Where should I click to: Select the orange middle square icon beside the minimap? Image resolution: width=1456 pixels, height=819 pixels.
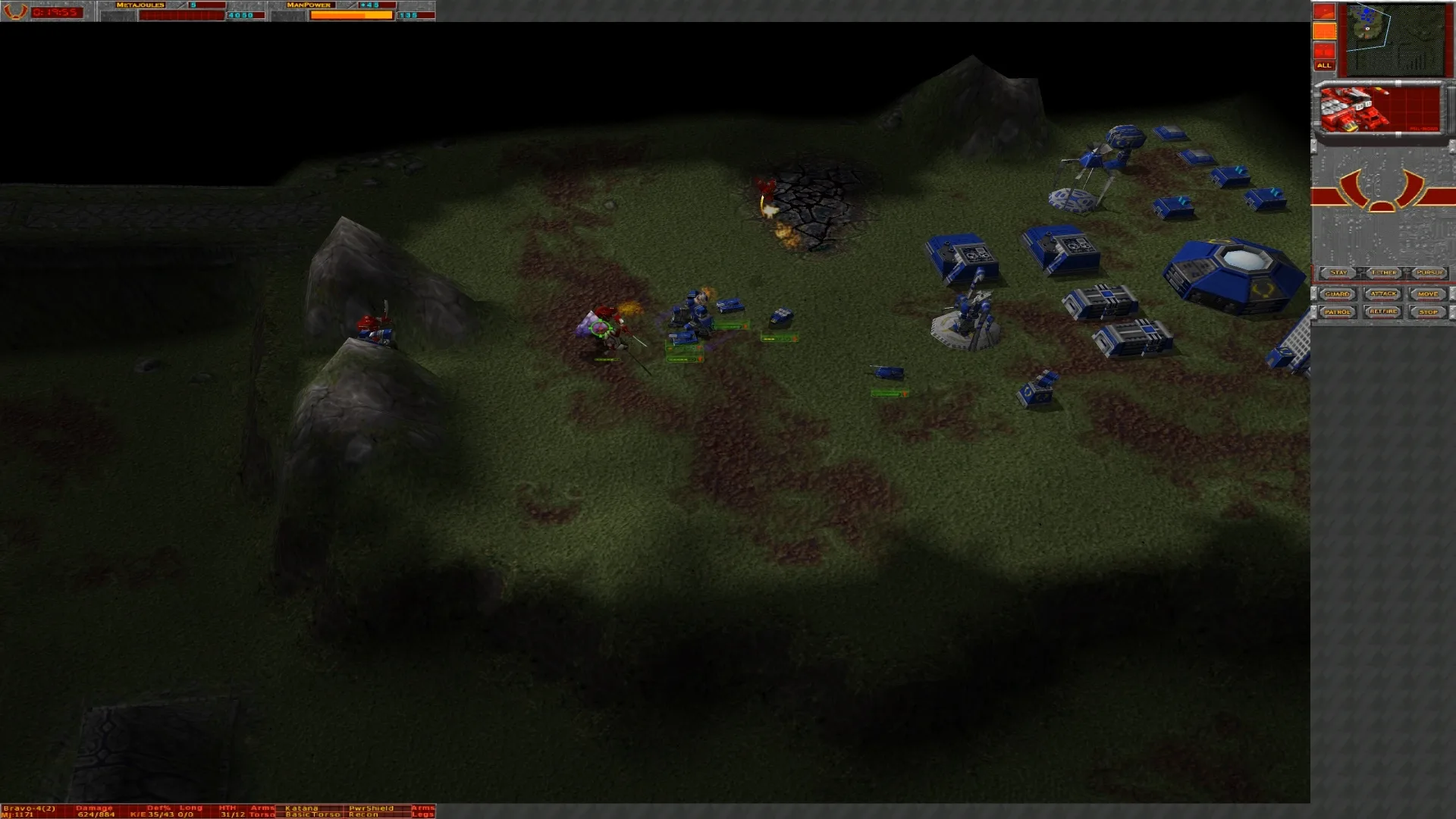(1324, 31)
